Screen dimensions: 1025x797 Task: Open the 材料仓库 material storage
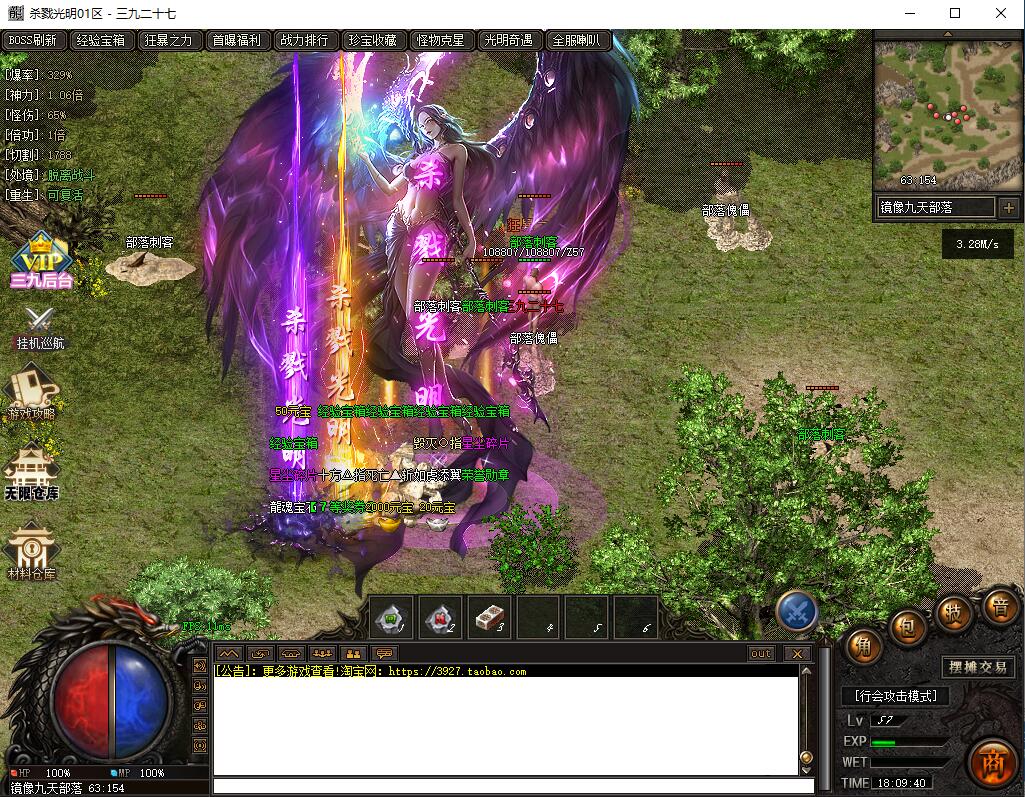coord(32,553)
